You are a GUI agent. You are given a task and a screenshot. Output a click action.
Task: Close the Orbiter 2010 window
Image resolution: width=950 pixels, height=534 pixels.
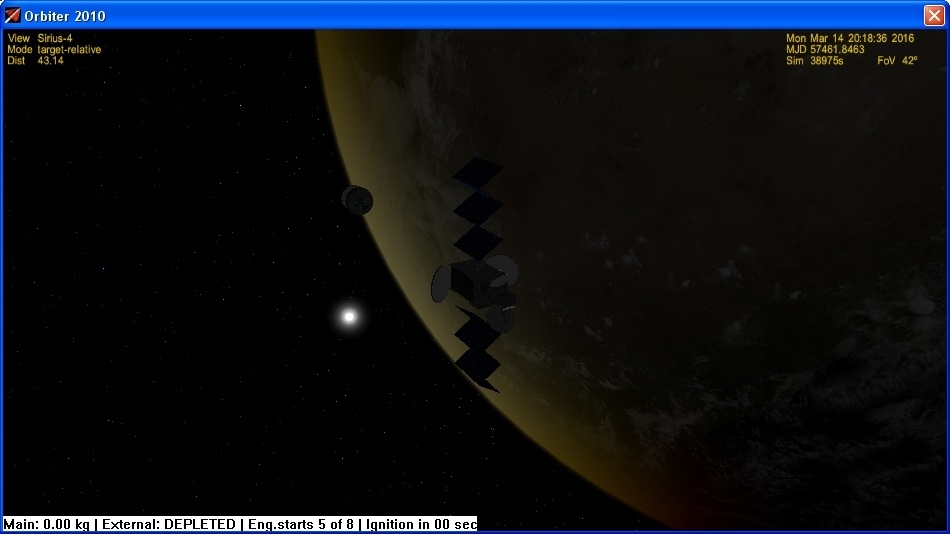pos(933,15)
